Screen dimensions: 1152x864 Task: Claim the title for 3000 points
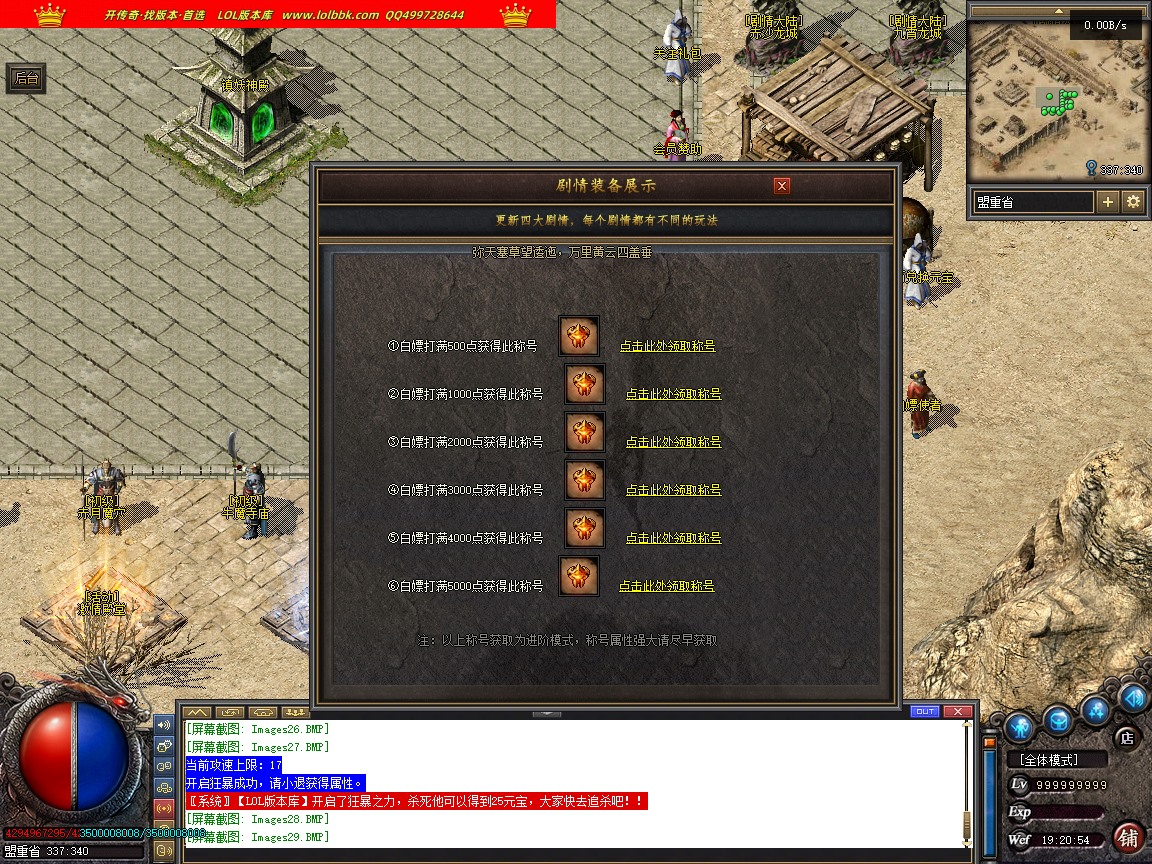pyautogui.click(x=673, y=490)
